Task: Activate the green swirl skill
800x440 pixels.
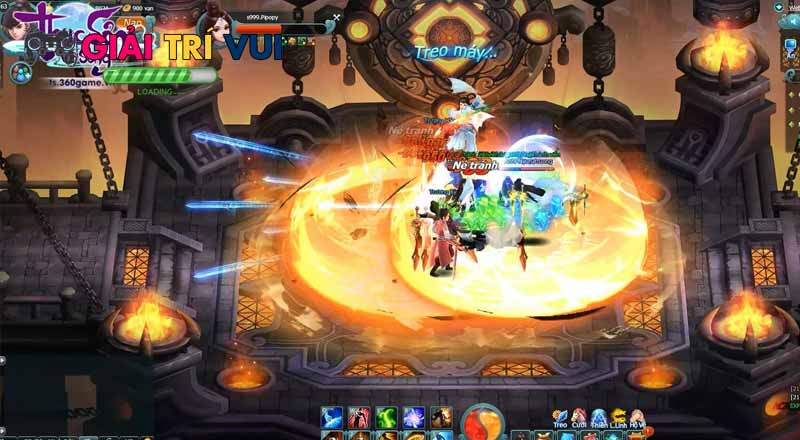Action: click(386, 417)
